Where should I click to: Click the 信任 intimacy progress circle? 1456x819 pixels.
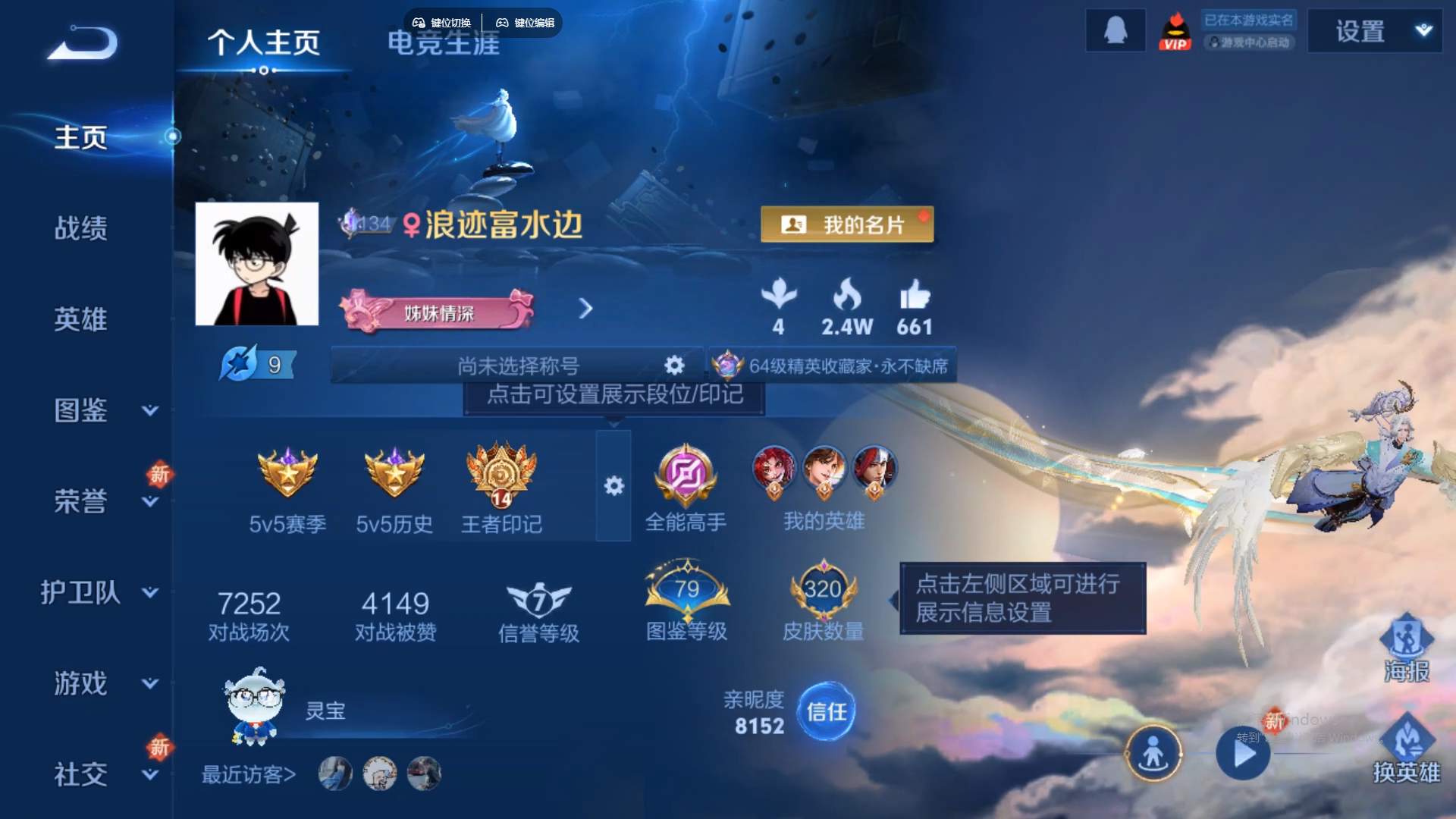(826, 711)
